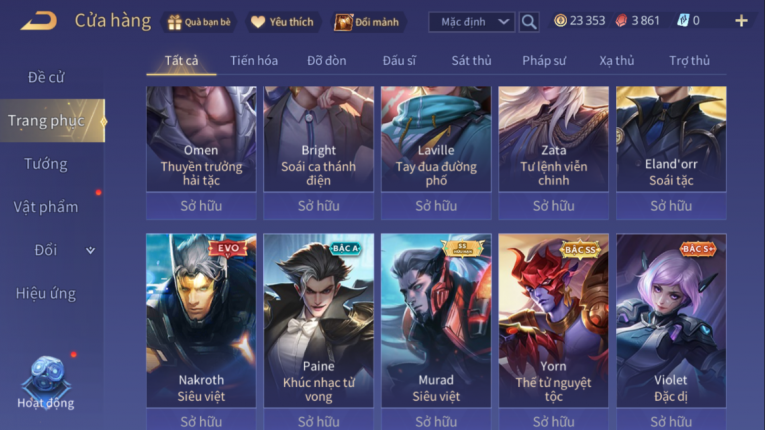The height and width of the screenshot is (430, 765).
Task: Open the Đề cử shop section
Action: click(46, 77)
